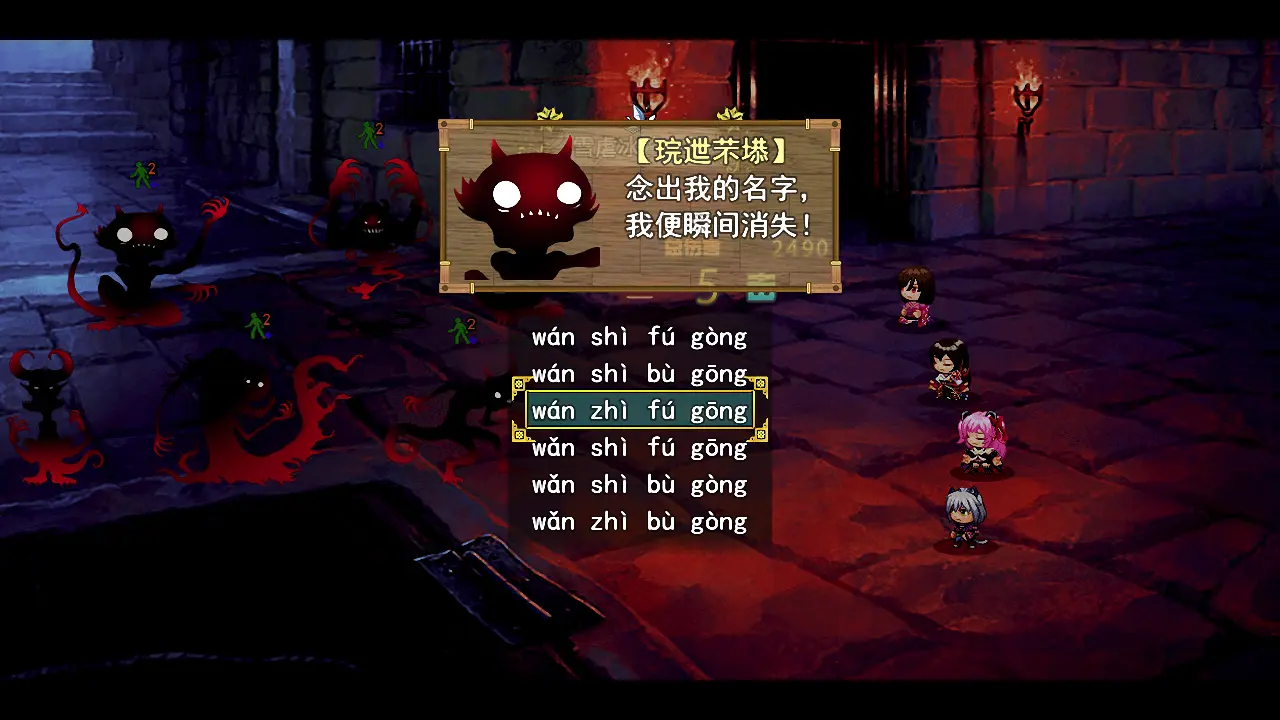Pick the answer reading wǎn zhì bù gòng

pos(637,521)
